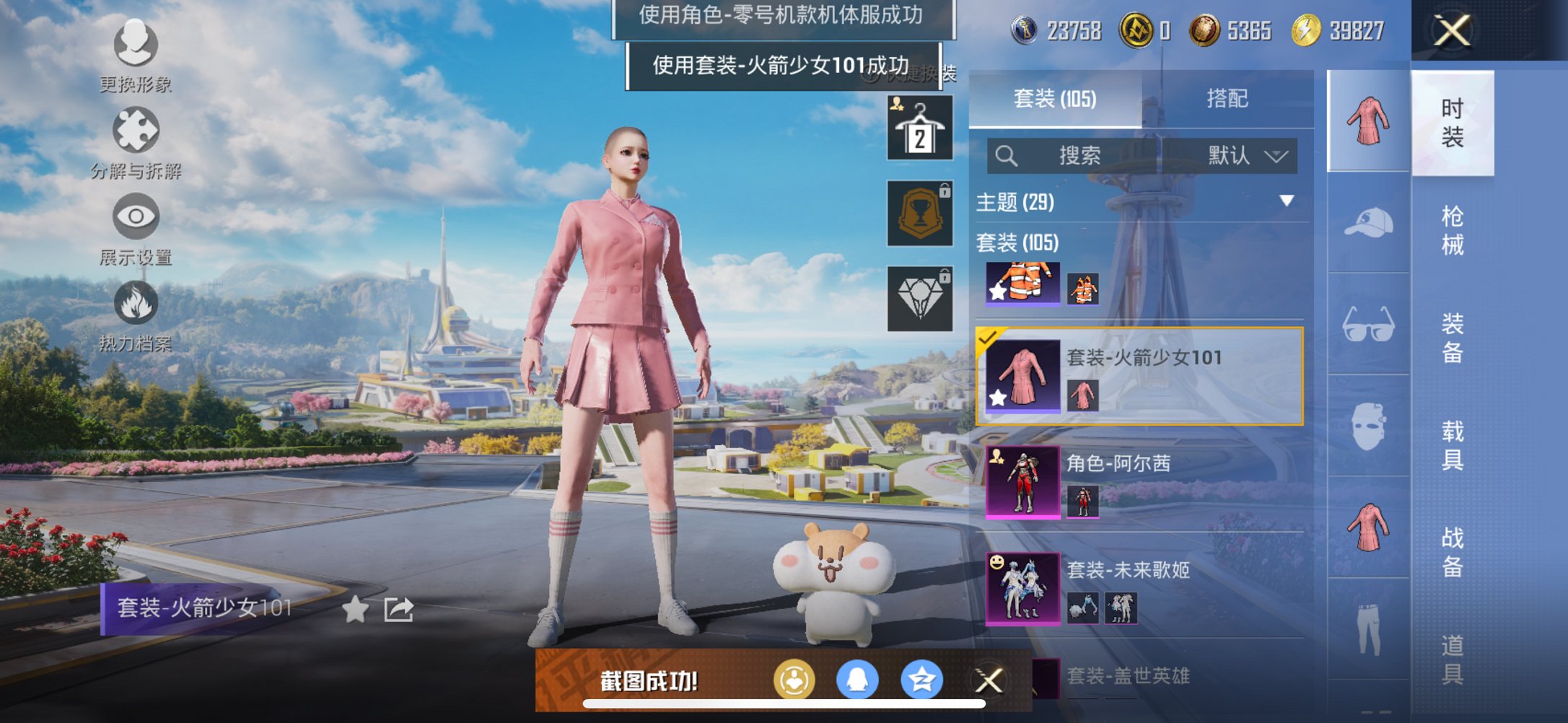Toggle the favorite star beside 套装-火箭少女101 name
Image resolution: width=1568 pixels, height=723 pixels.
click(x=355, y=609)
